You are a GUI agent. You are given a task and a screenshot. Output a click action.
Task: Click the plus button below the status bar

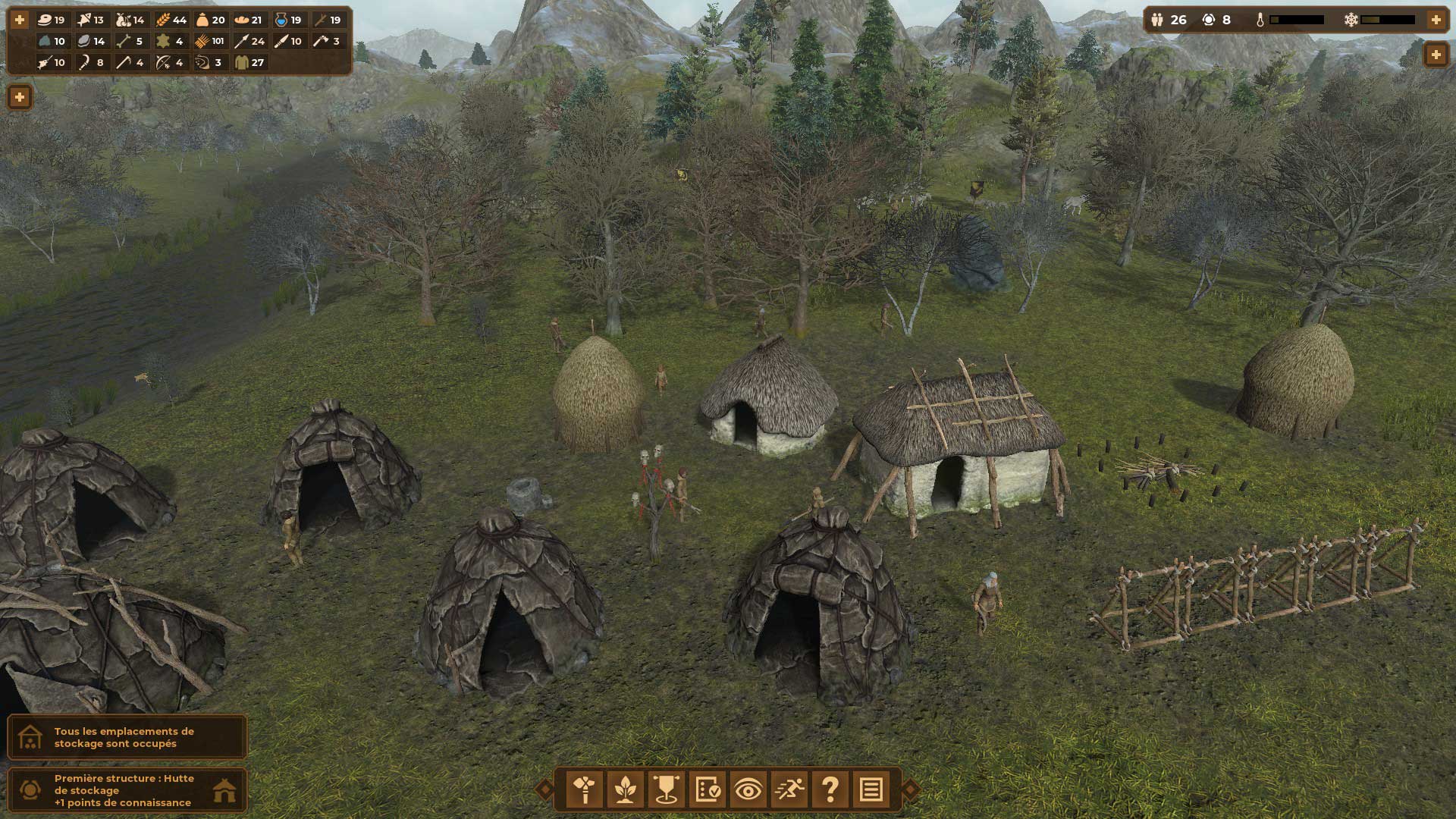1436,55
